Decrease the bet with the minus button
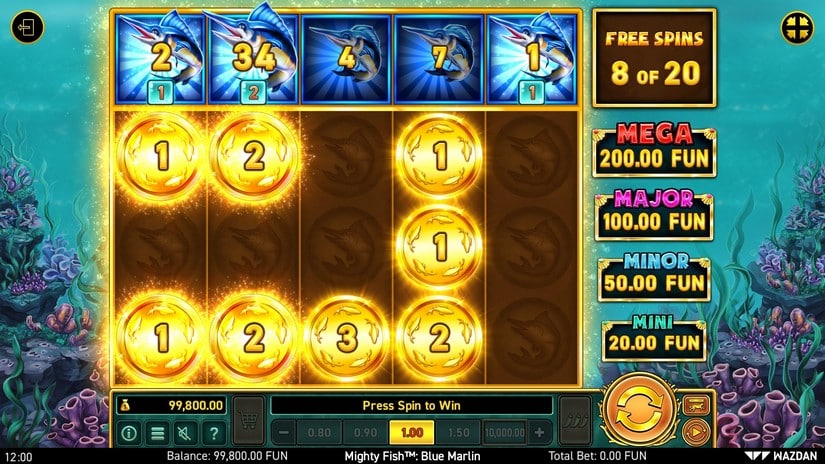The image size is (825, 464). click(x=285, y=433)
